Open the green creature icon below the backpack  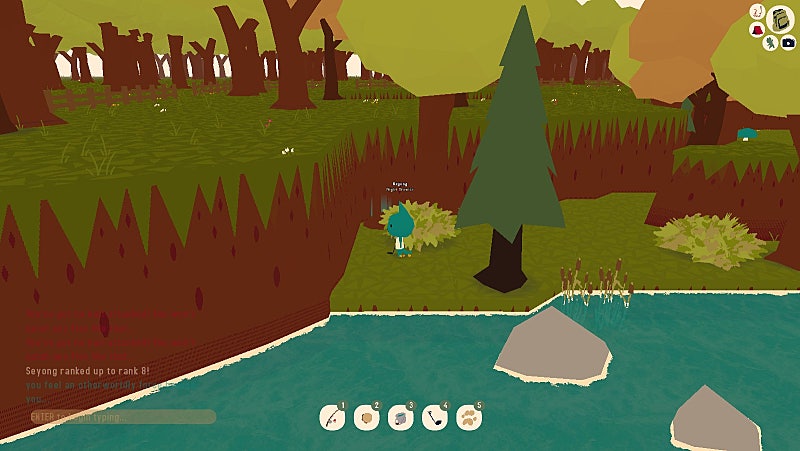(772, 44)
